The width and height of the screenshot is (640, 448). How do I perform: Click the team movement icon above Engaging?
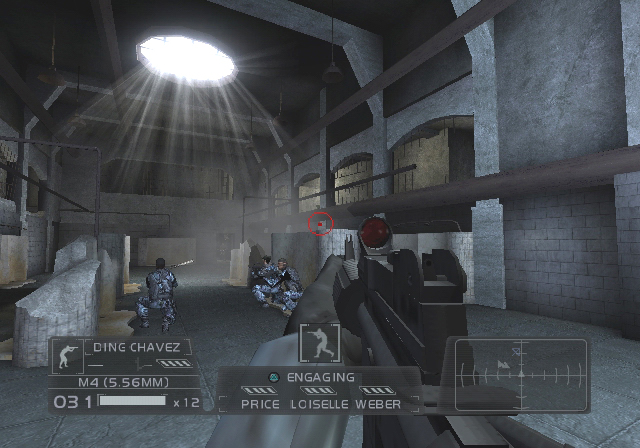point(320,343)
